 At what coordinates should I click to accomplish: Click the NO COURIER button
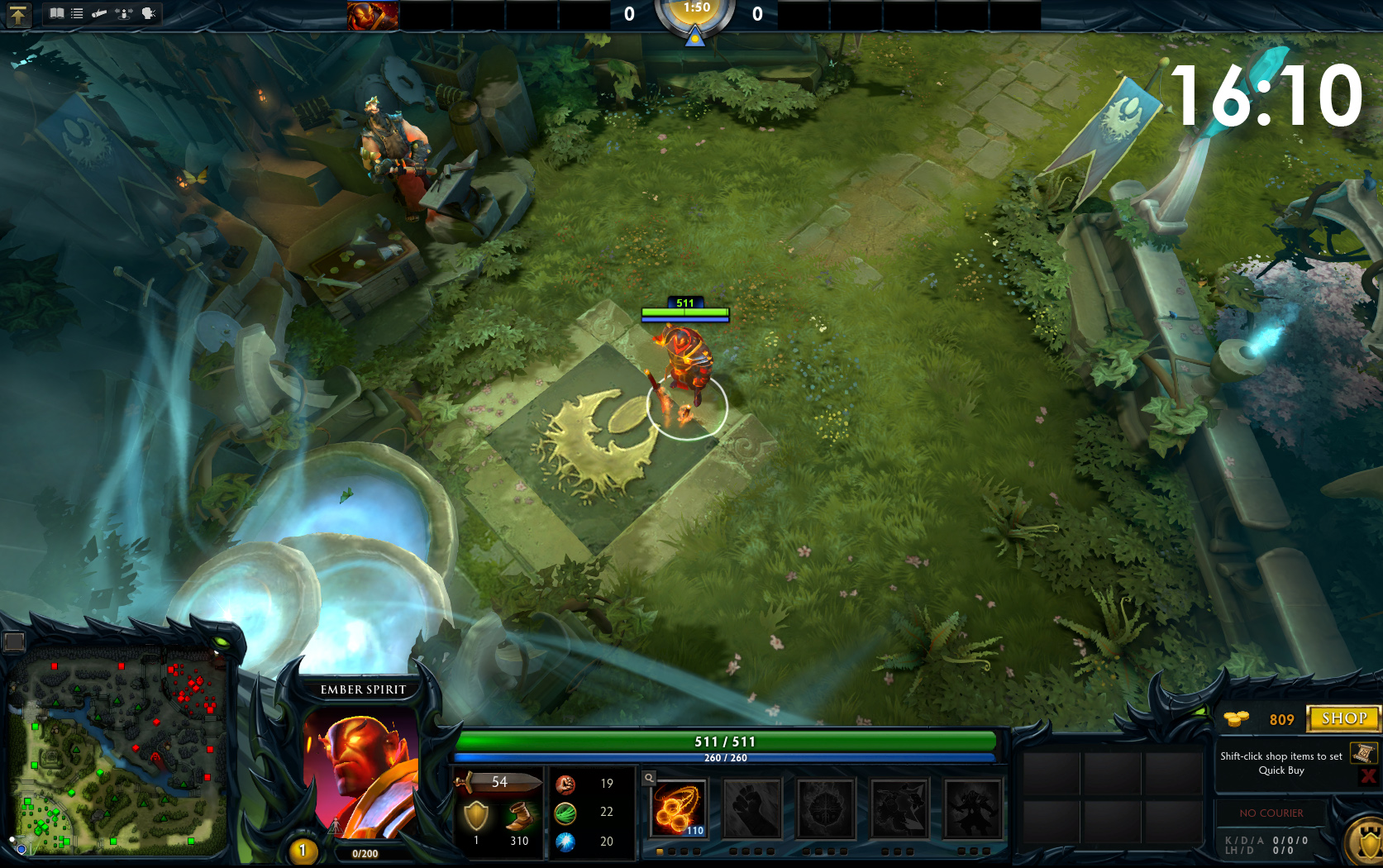[x=1271, y=813]
